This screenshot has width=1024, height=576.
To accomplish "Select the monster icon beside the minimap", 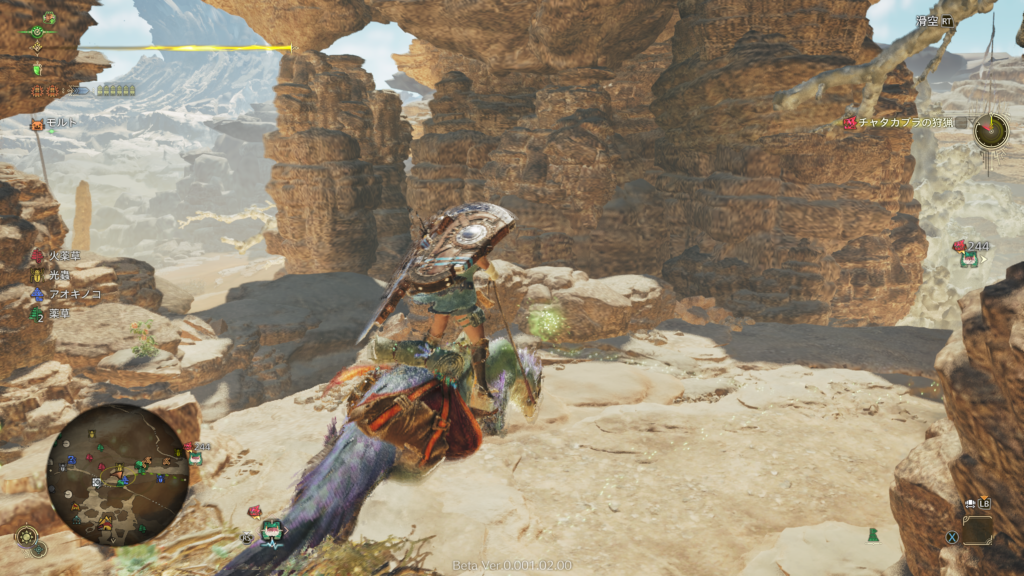I will coord(195,456).
